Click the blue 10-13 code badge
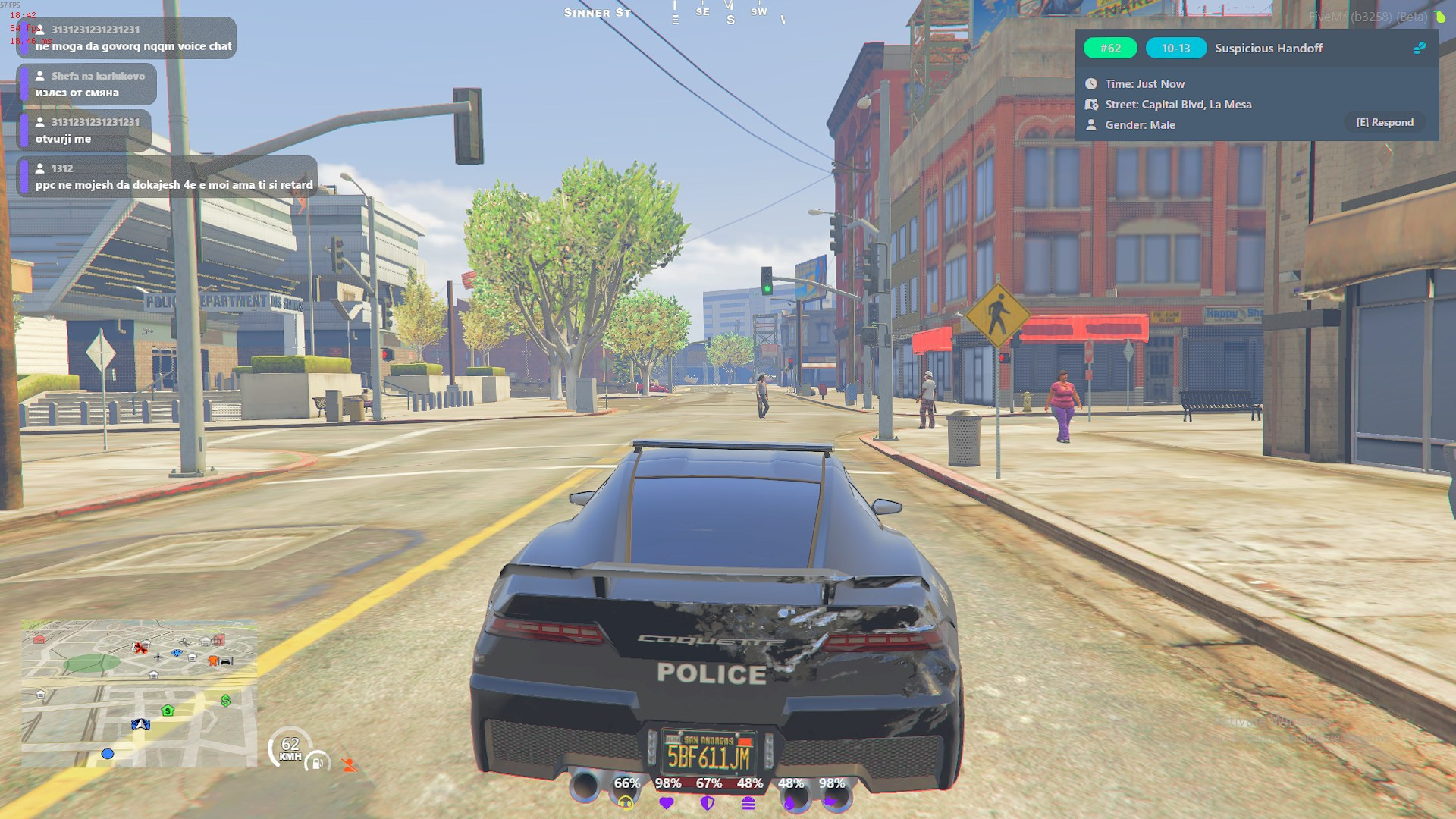 1175,48
